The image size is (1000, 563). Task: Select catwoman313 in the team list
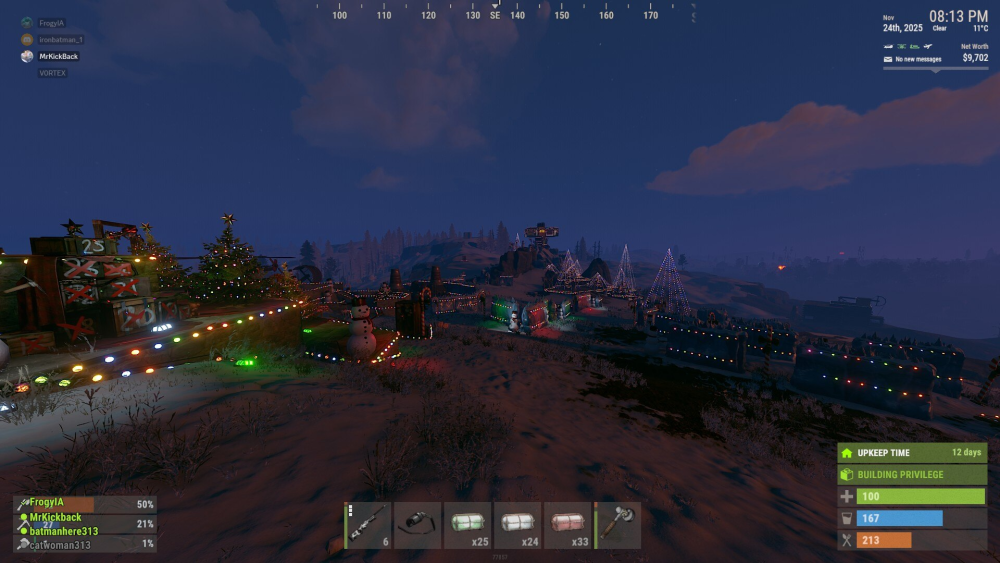coord(60,545)
